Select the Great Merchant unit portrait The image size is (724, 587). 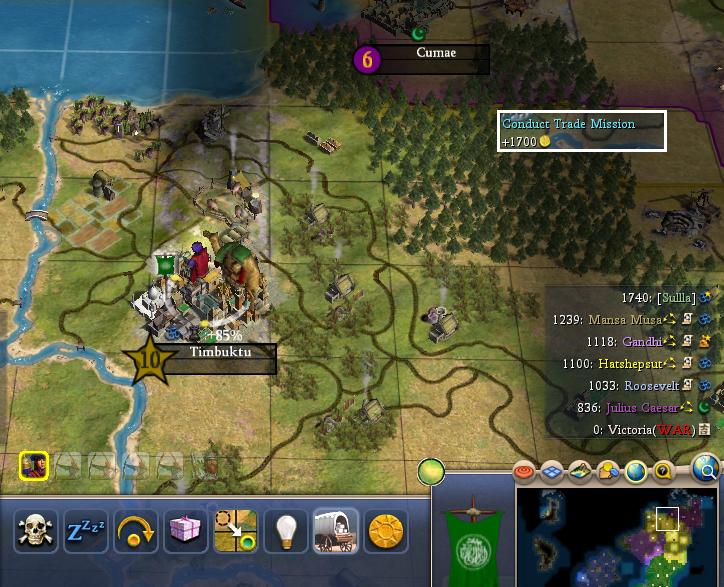(33, 465)
